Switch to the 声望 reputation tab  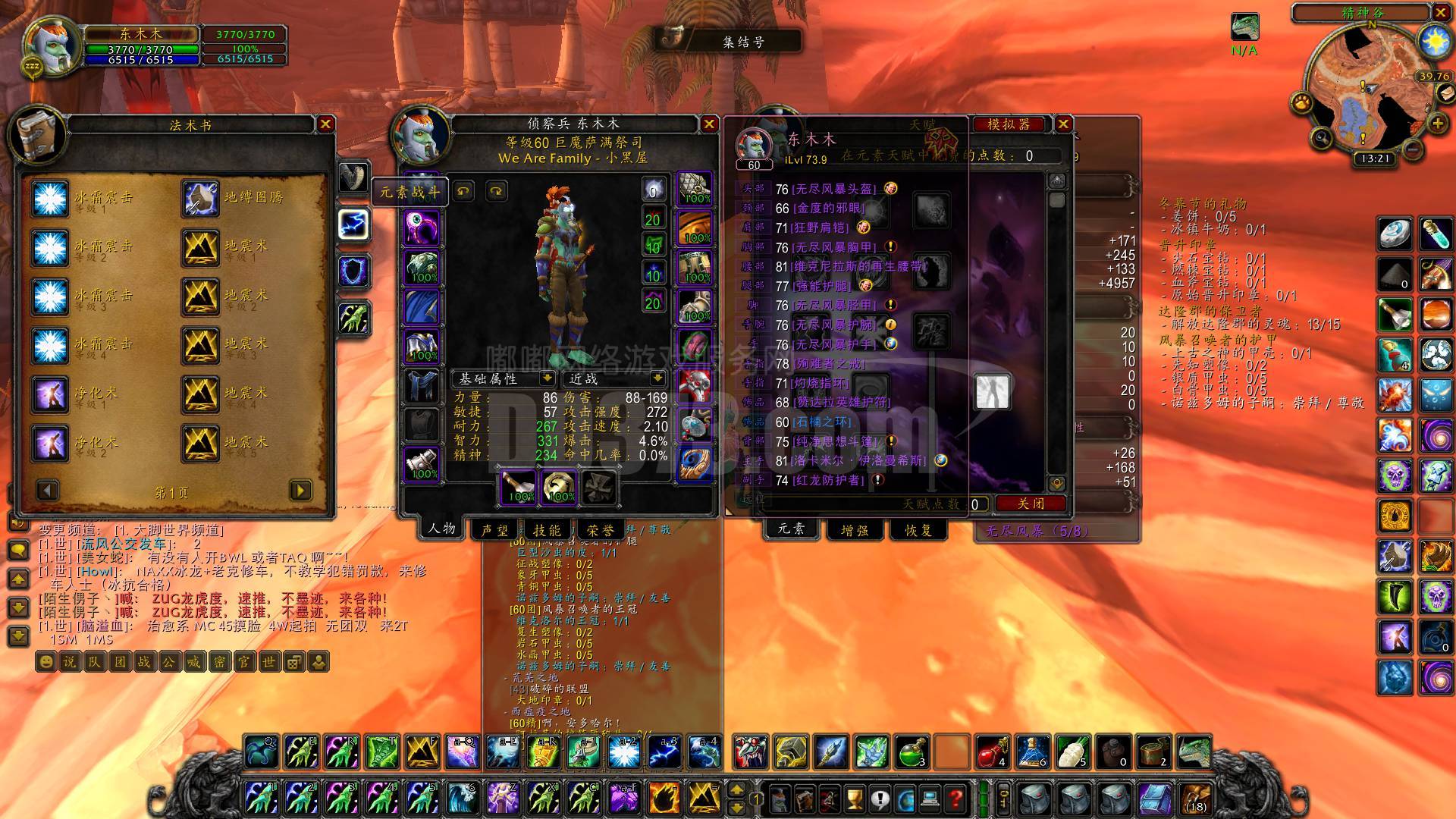click(x=494, y=530)
